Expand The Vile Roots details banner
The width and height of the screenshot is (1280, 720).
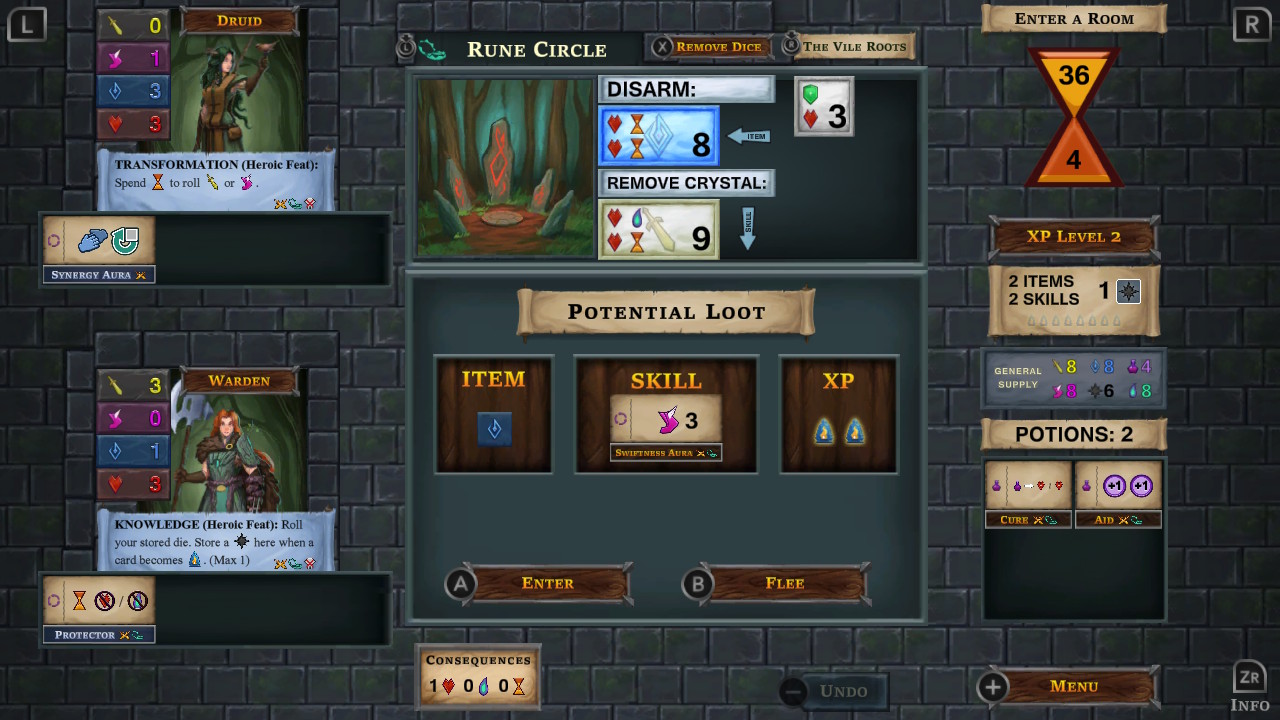[855, 46]
